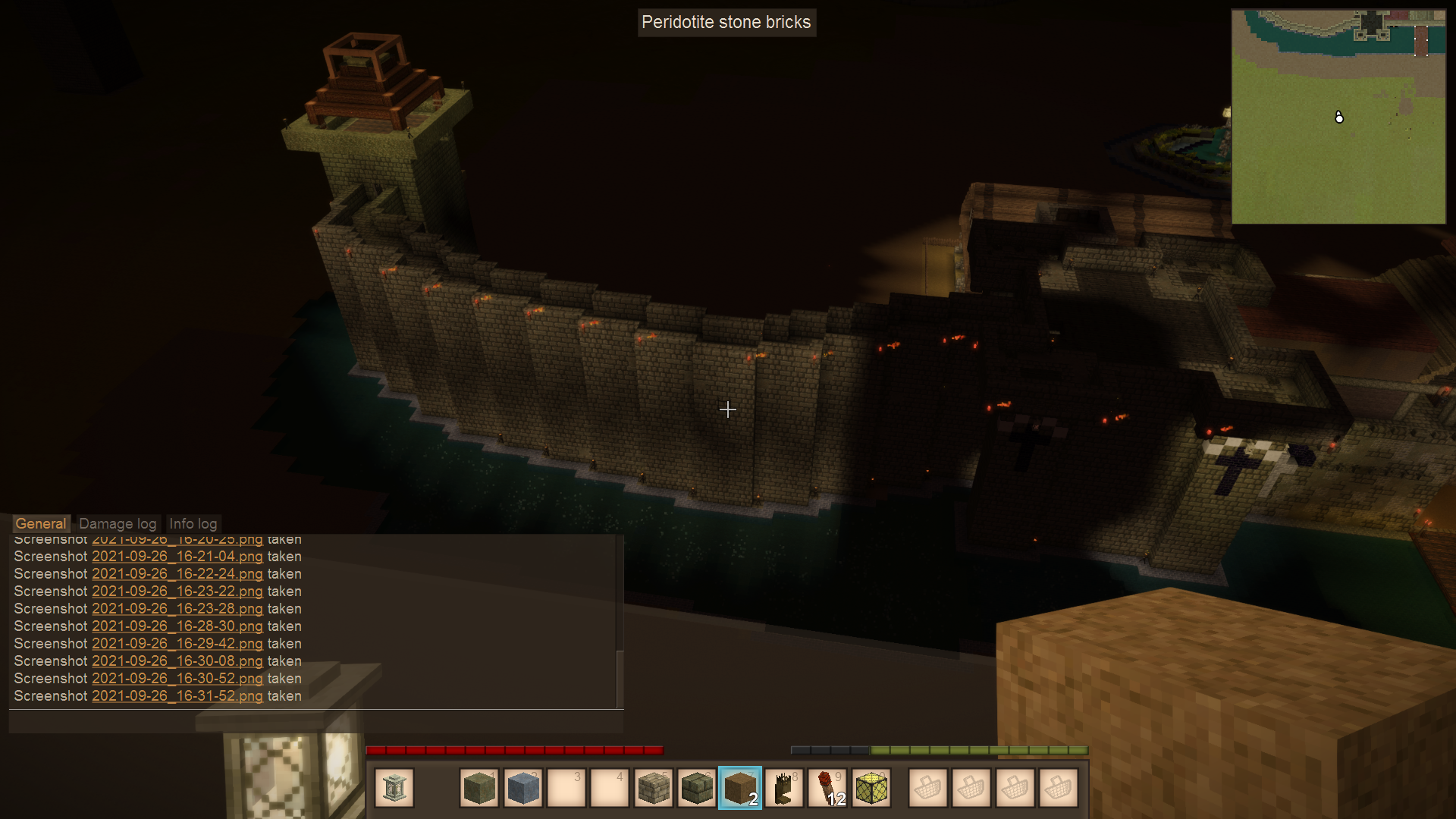Image resolution: width=1456 pixels, height=819 pixels.
Task: Select the blue-gray stone block slot
Action: click(522, 789)
